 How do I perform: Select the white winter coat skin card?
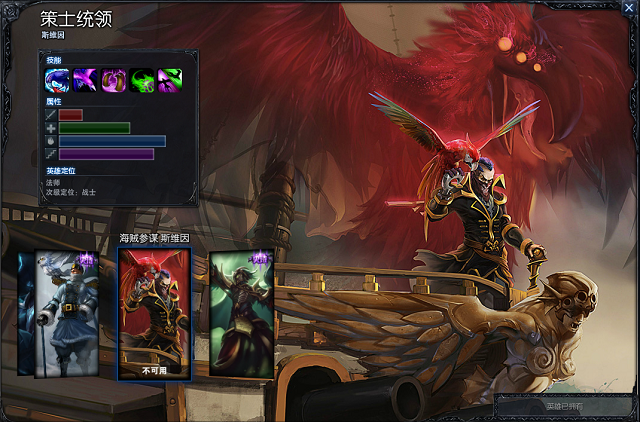tap(65, 313)
